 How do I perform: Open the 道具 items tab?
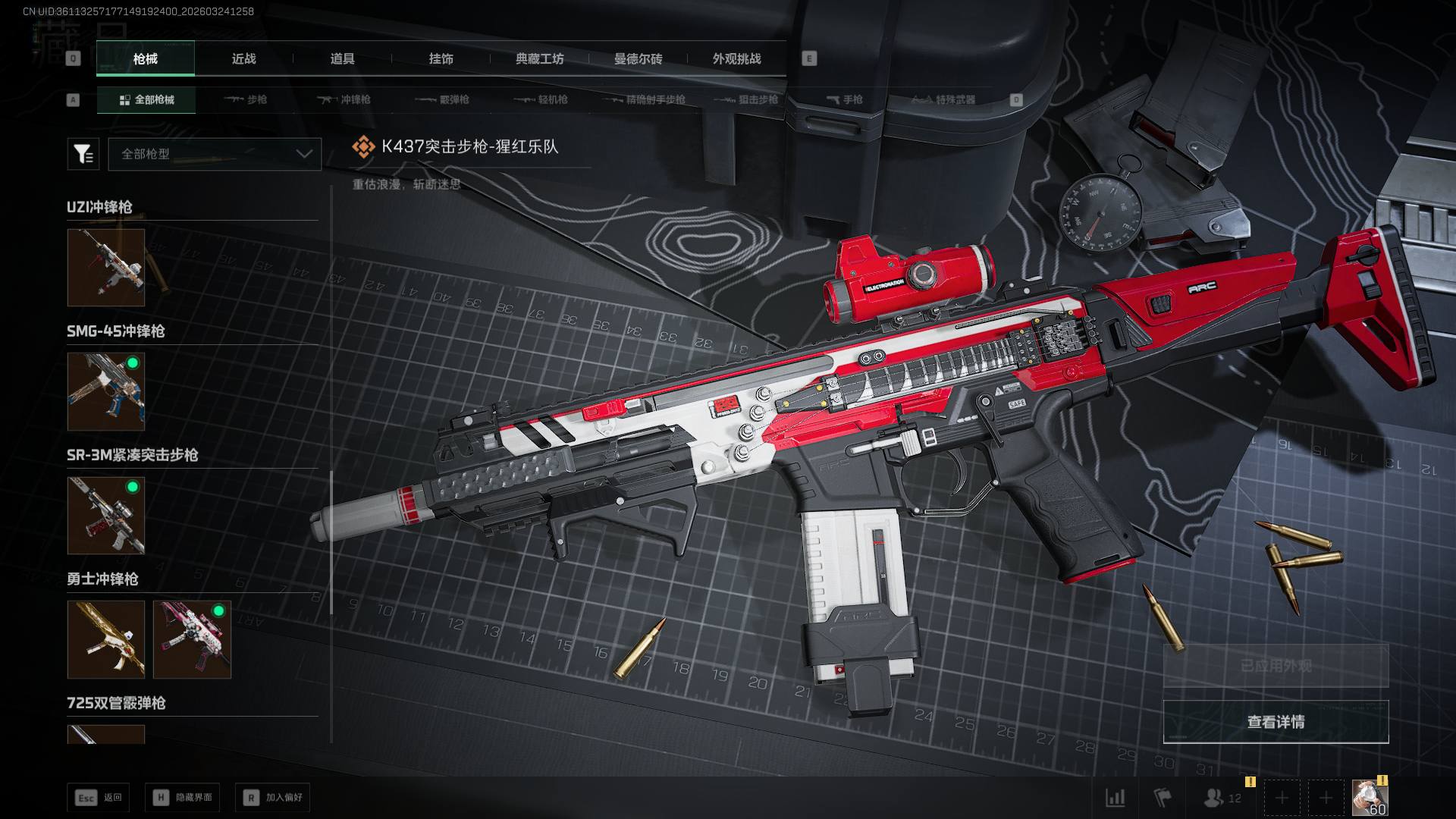click(342, 59)
